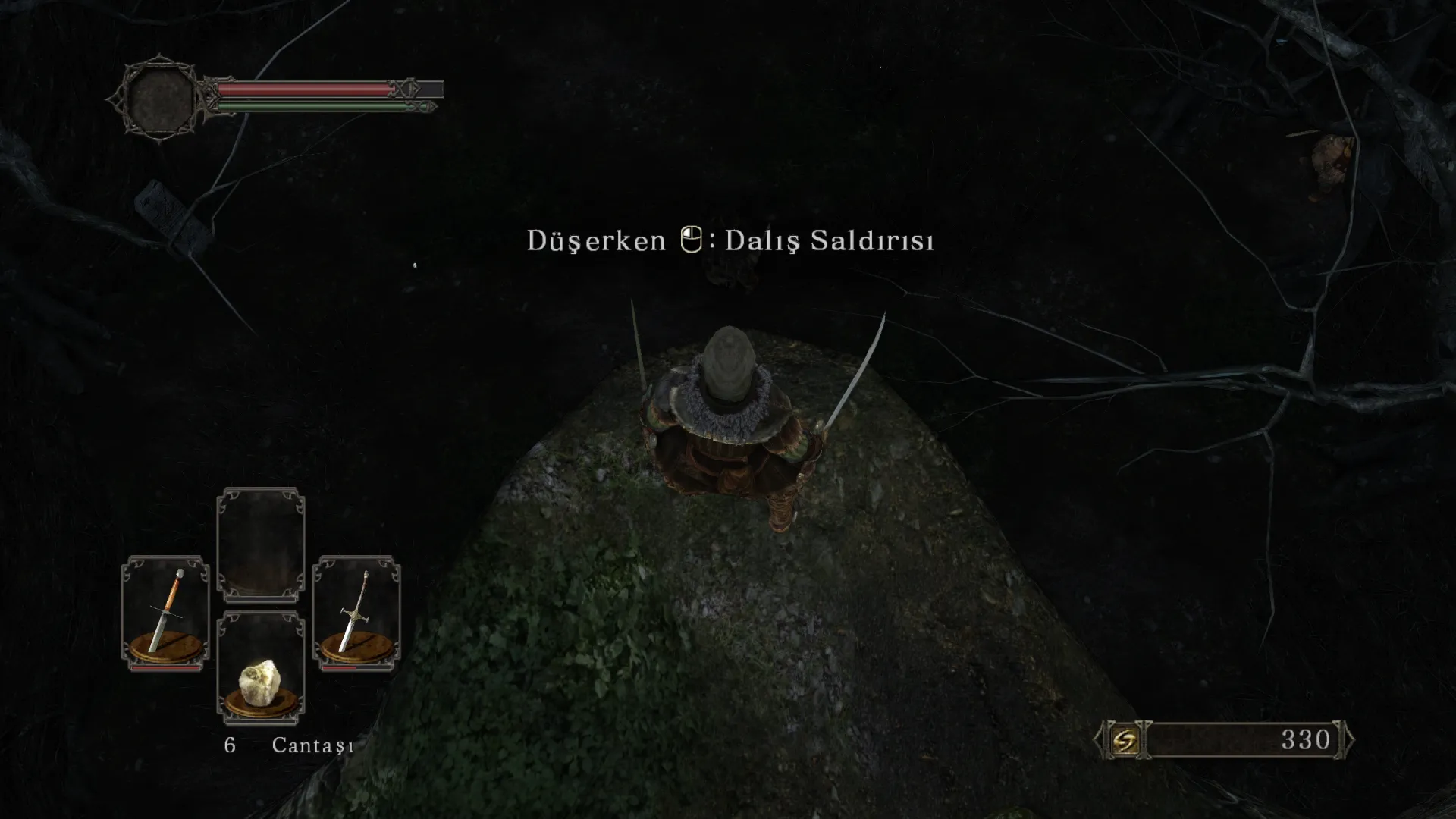Select the right-hand longsword slot
This screenshot has height=819, width=1456.
(356, 613)
